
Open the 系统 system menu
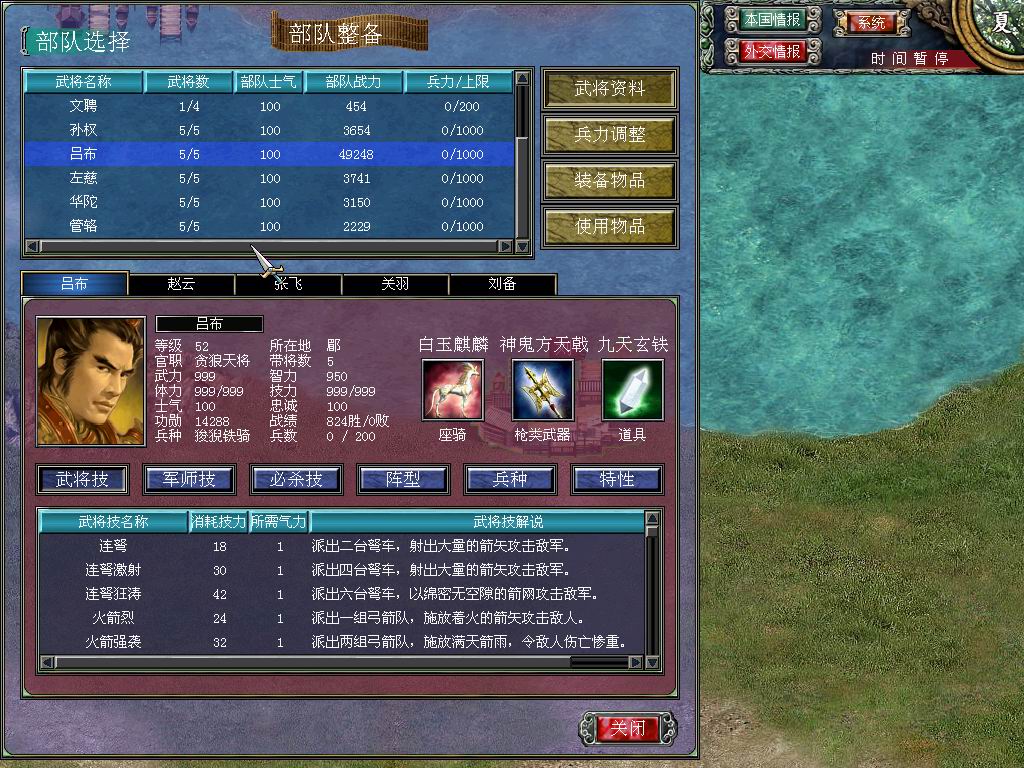point(872,22)
